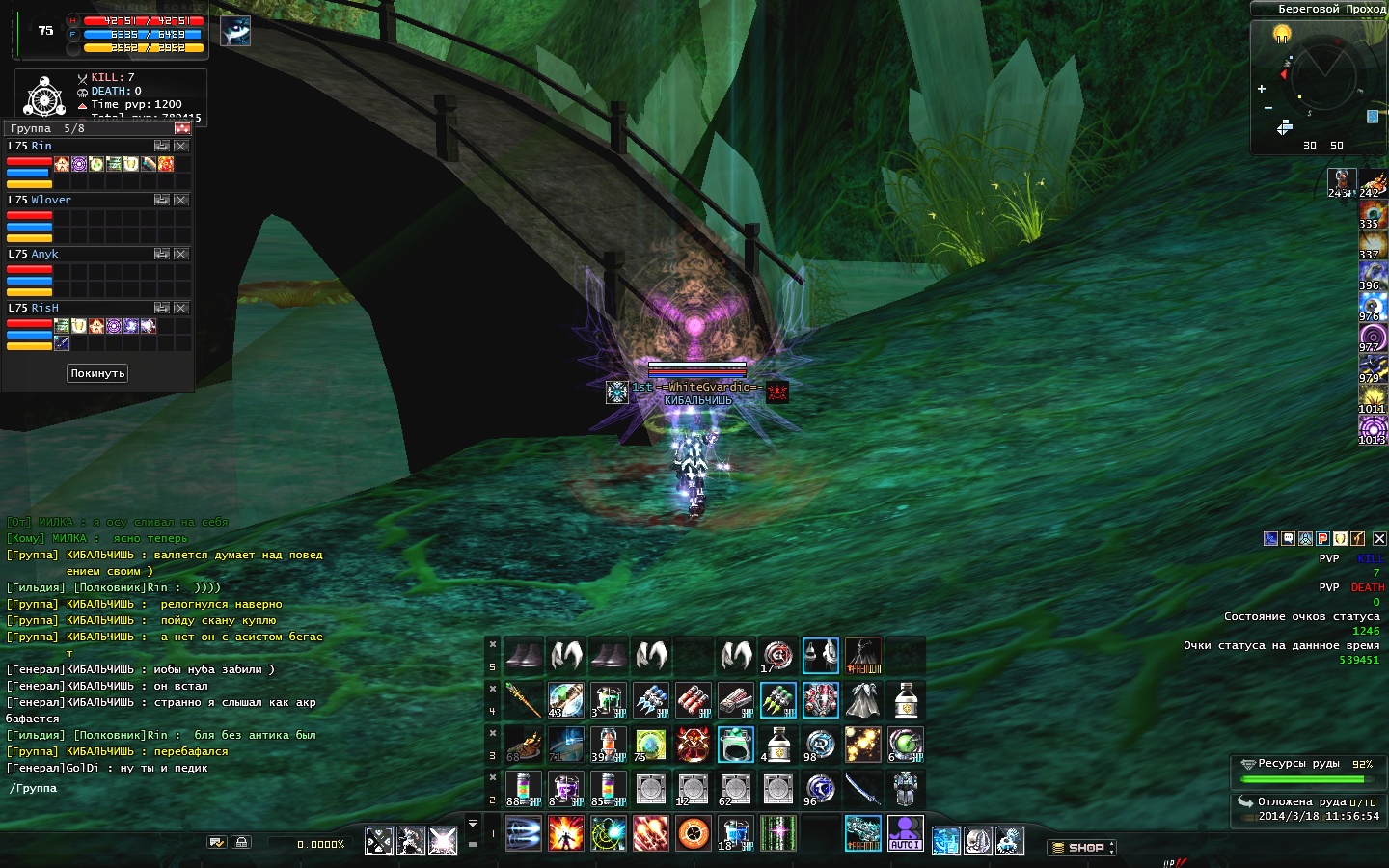Select the green gem ring slot
The image size is (1389, 868).
point(735,745)
